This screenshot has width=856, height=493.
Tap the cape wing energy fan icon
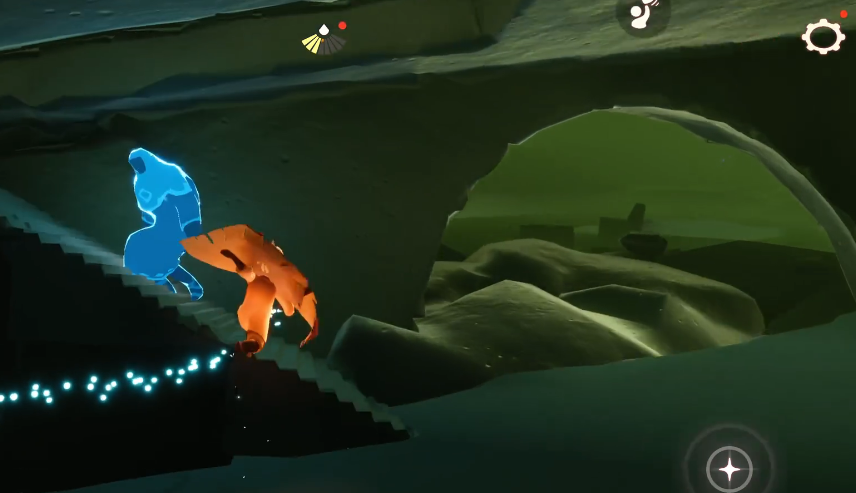click(x=324, y=40)
